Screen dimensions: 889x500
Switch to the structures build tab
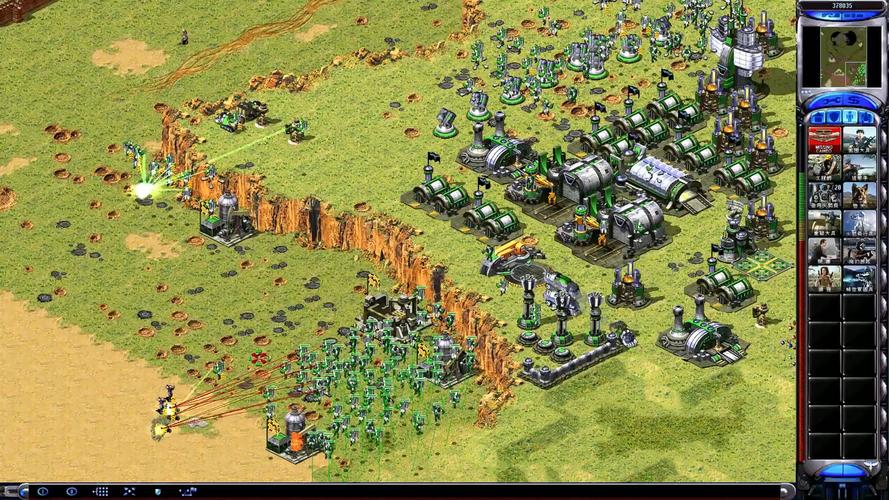tap(815, 117)
